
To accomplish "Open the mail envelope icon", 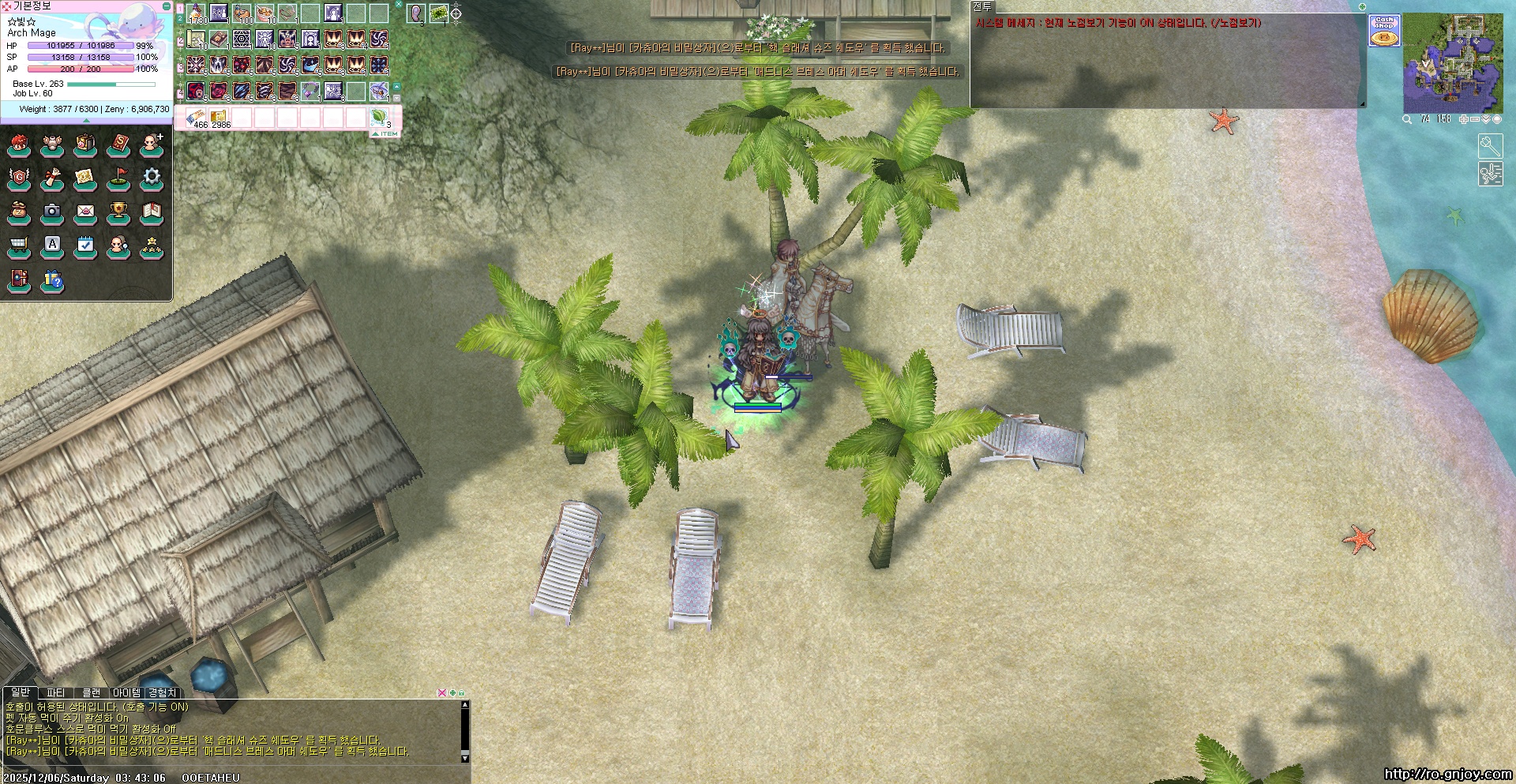I will coord(85,212).
